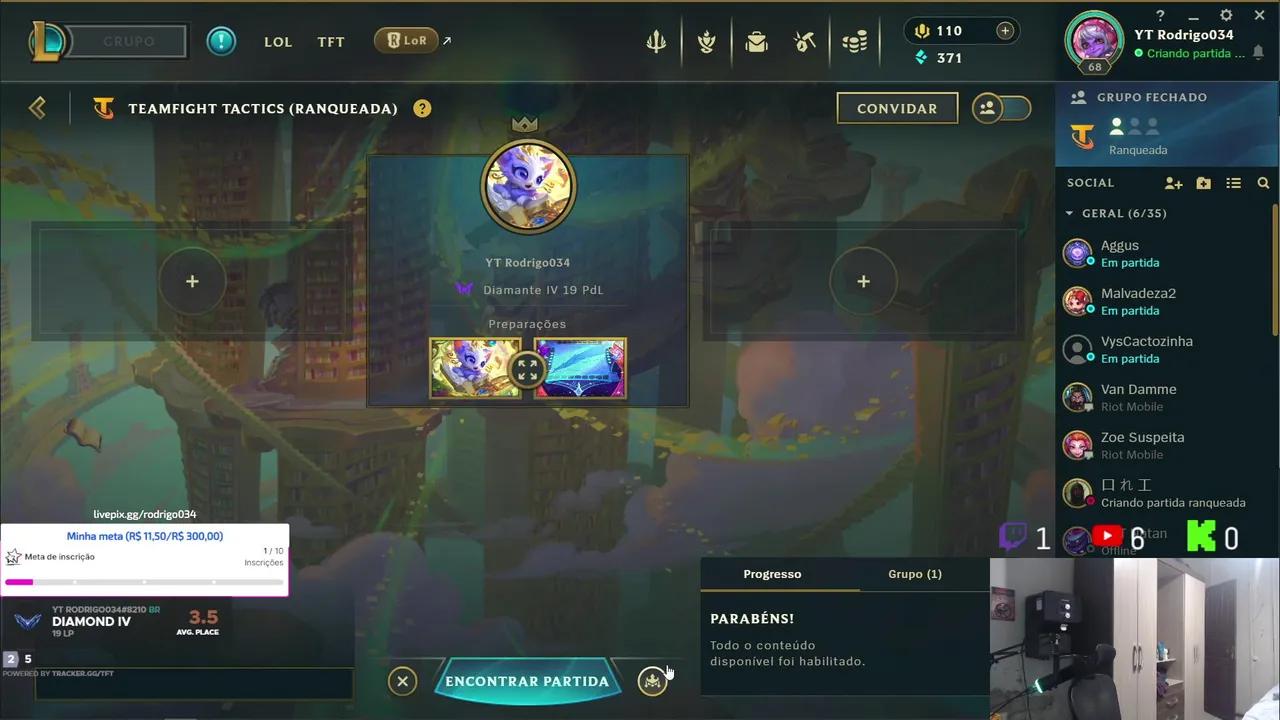1280x720 pixels.
Task: Click the CONVIDAR button
Action: [x=897, y=108]
